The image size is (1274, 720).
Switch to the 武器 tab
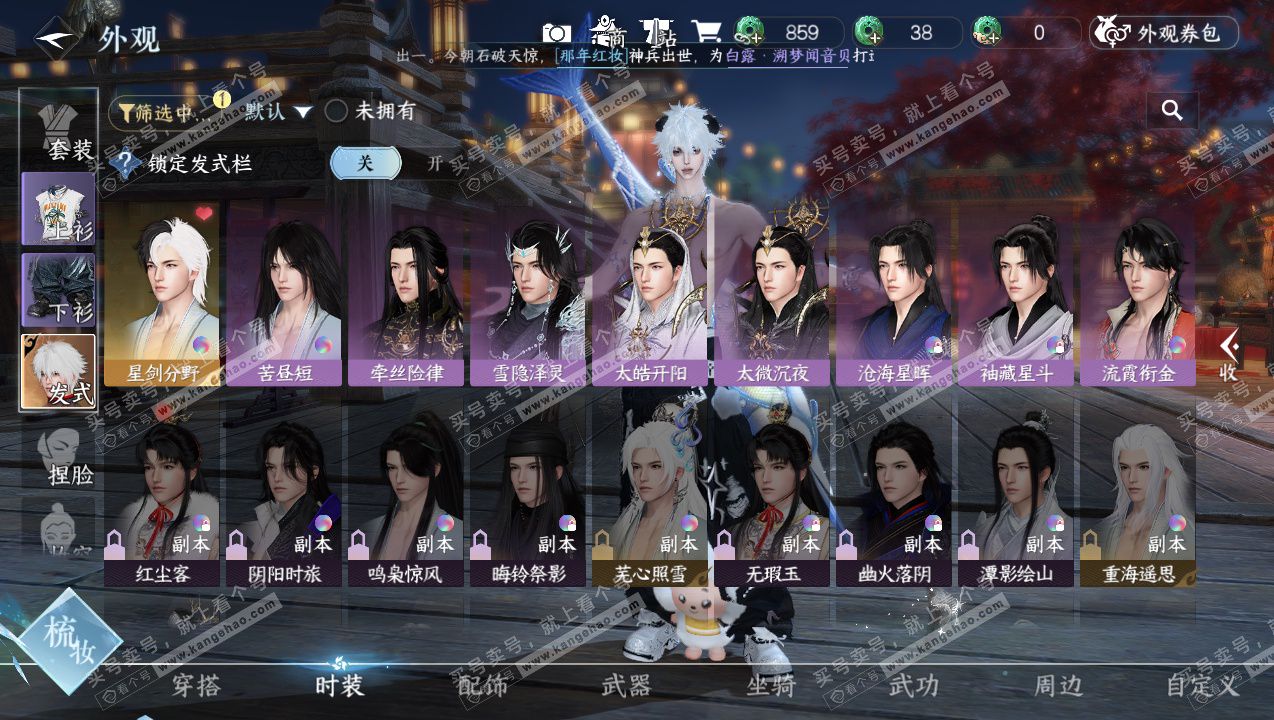tap(626, 686)
